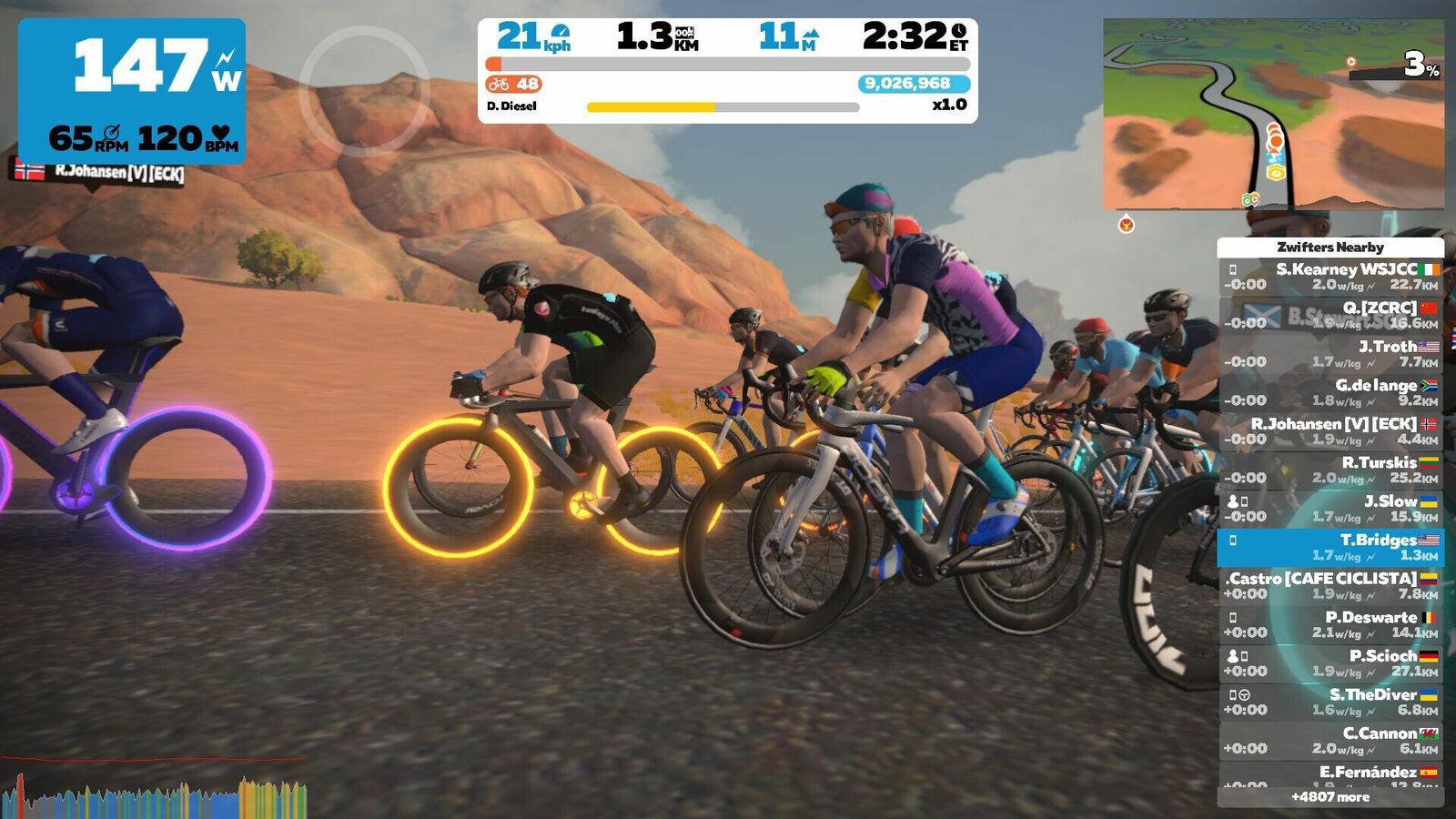
Task: Choose E.Fernández from nearby riders
Action: click(1330, 774)
